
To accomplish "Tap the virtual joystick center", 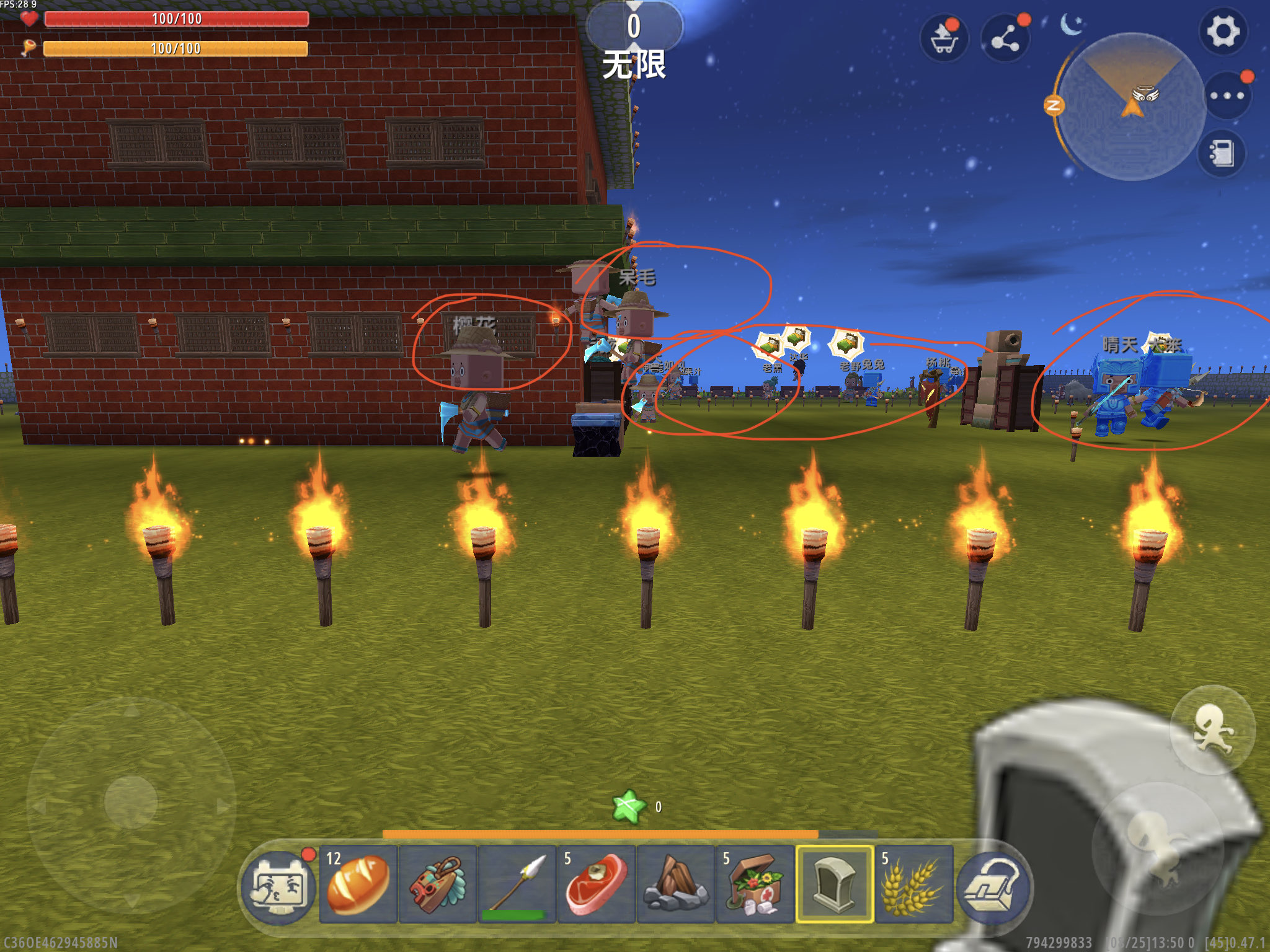I will pyautogui.click(x=131, y=802).
